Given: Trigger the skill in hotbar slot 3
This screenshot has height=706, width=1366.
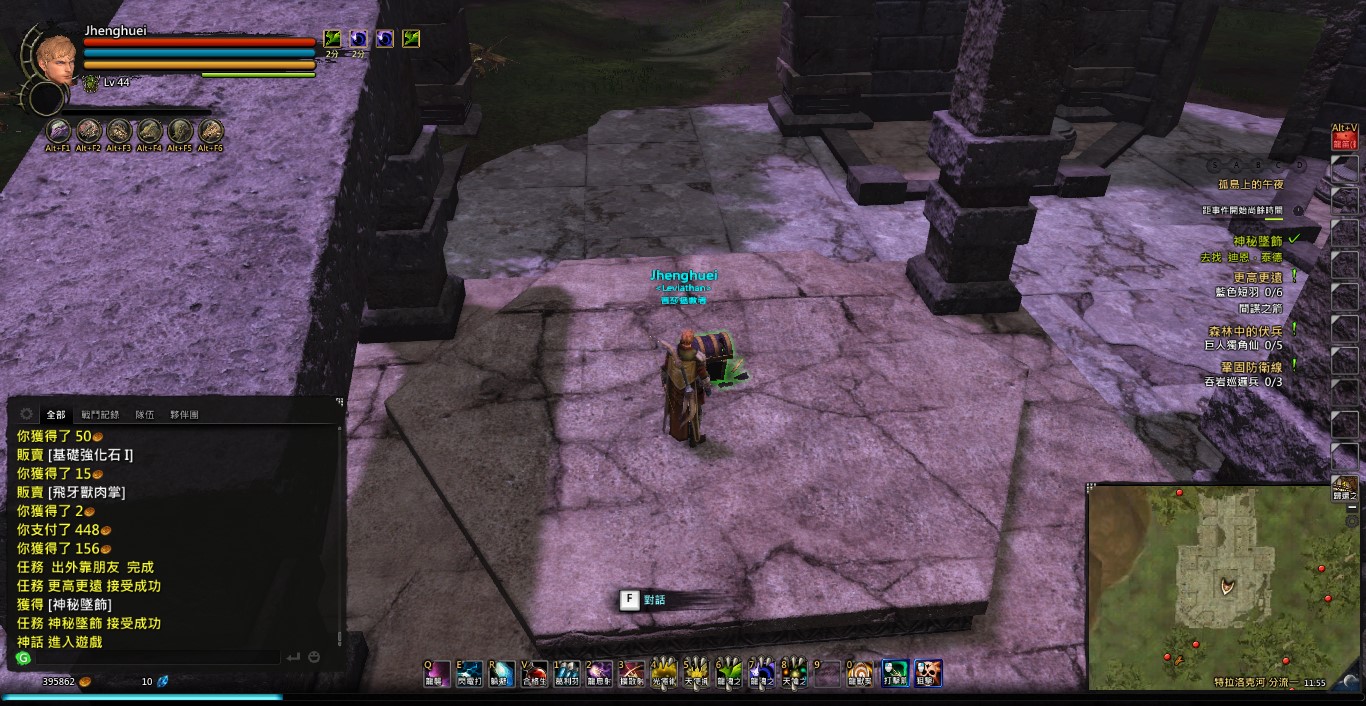Looking at the screenshot, I should click(x=631, y=673).
